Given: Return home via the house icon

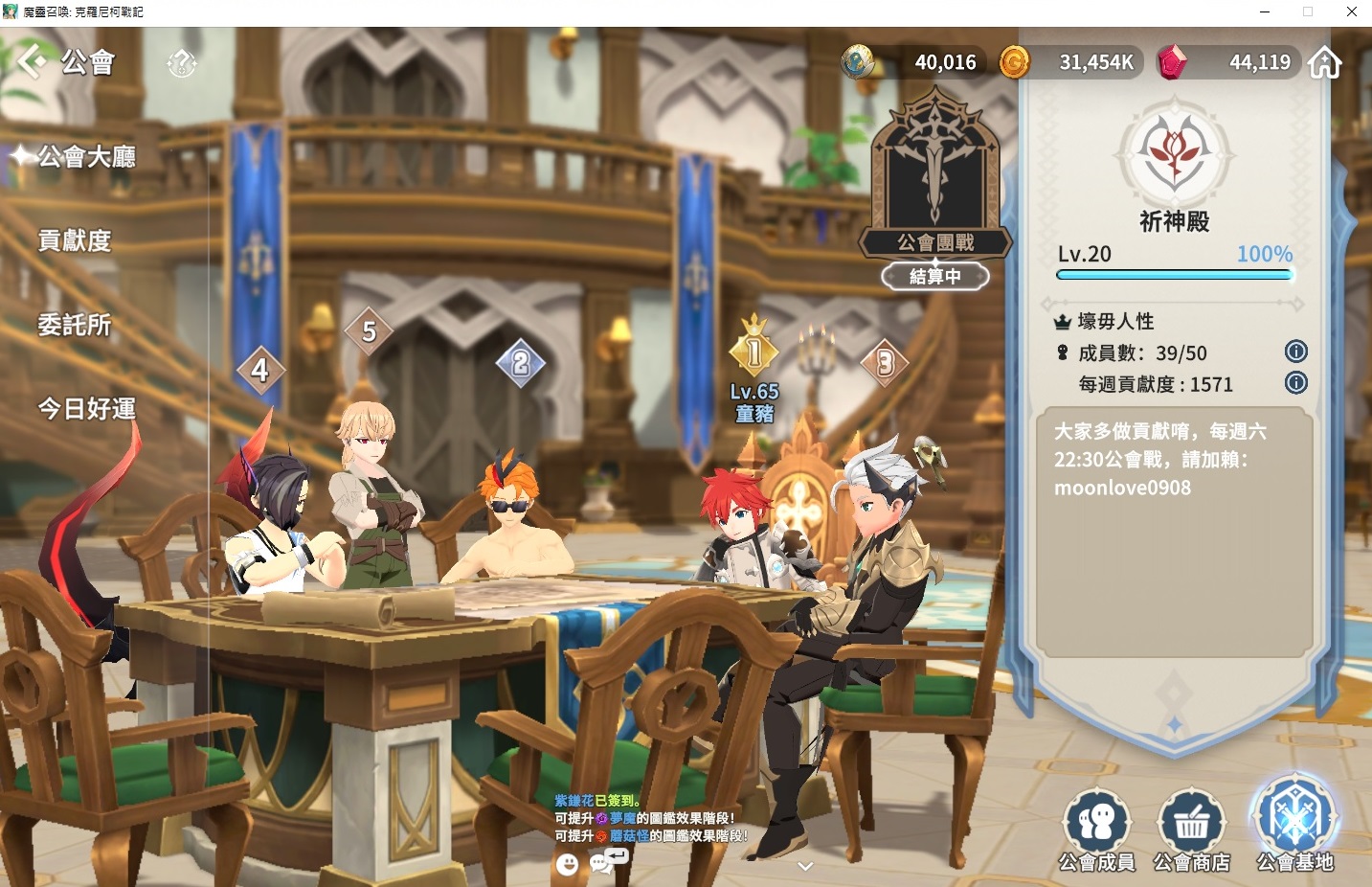Looking at the screenshot, I should 1325,62.
